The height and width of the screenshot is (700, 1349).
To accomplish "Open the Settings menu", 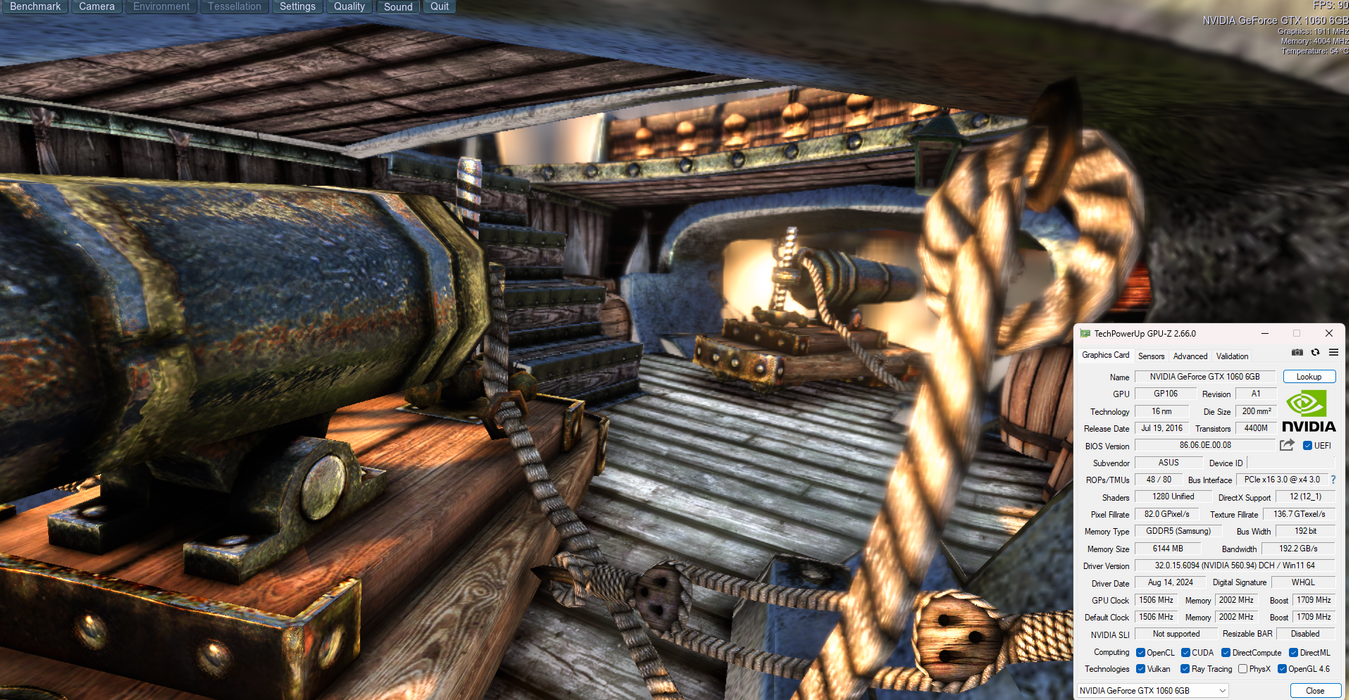I will point(297,7).
